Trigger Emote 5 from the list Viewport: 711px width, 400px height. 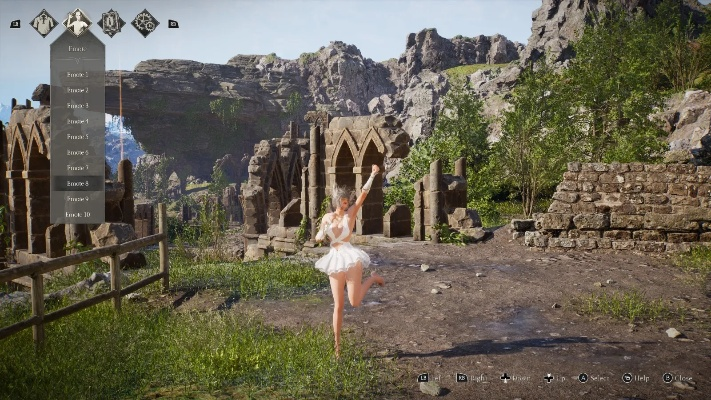pos(77,136)
